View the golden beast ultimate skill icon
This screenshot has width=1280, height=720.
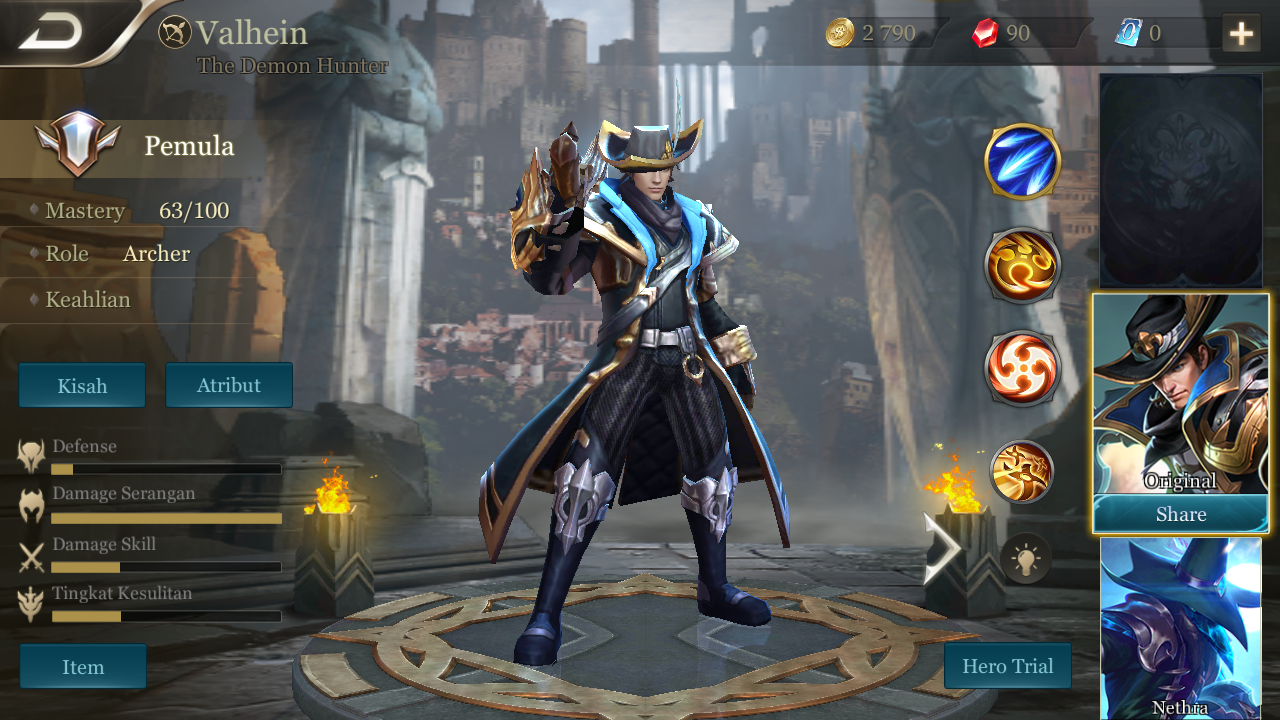coord(1022,471)
